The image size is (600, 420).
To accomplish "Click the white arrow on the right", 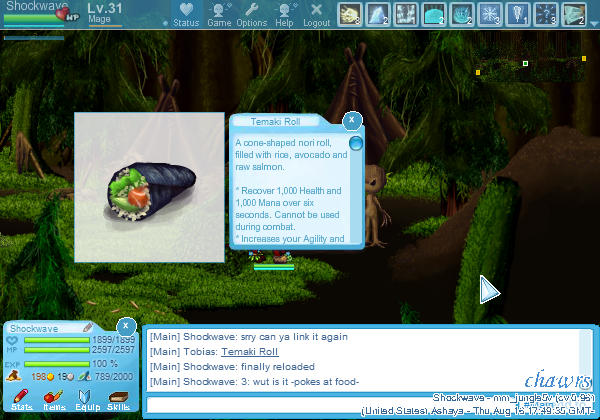I will click(489, 290).
